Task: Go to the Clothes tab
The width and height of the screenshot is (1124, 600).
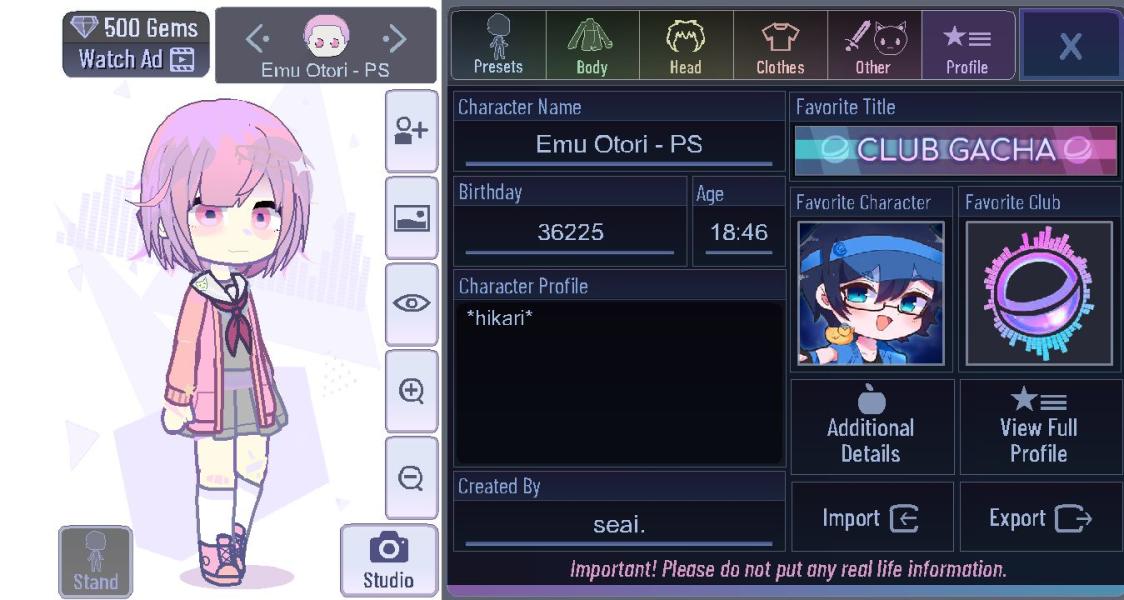Action: click(x=780, y=45)
